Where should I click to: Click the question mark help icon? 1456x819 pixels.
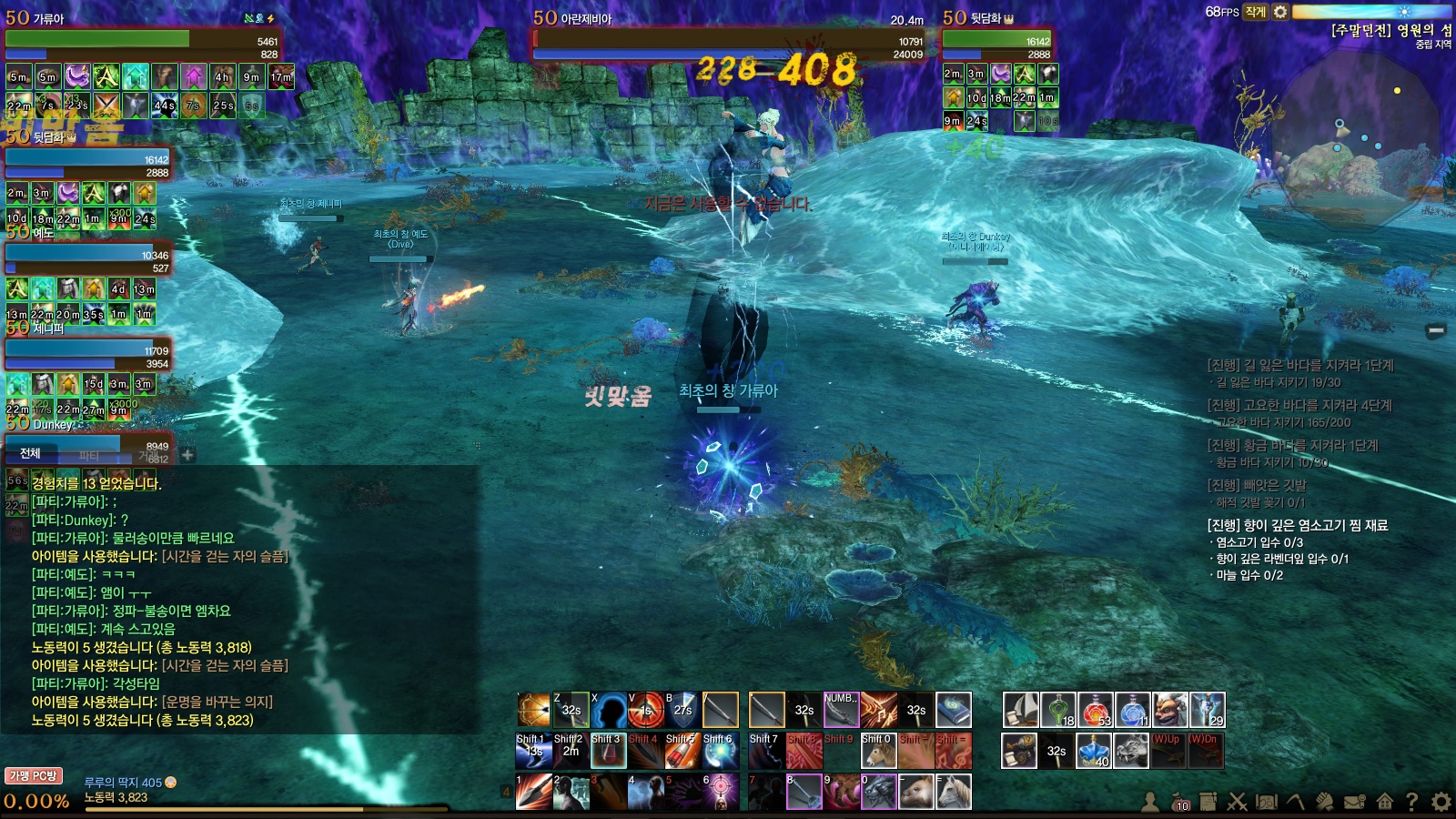click(1411, 802)
